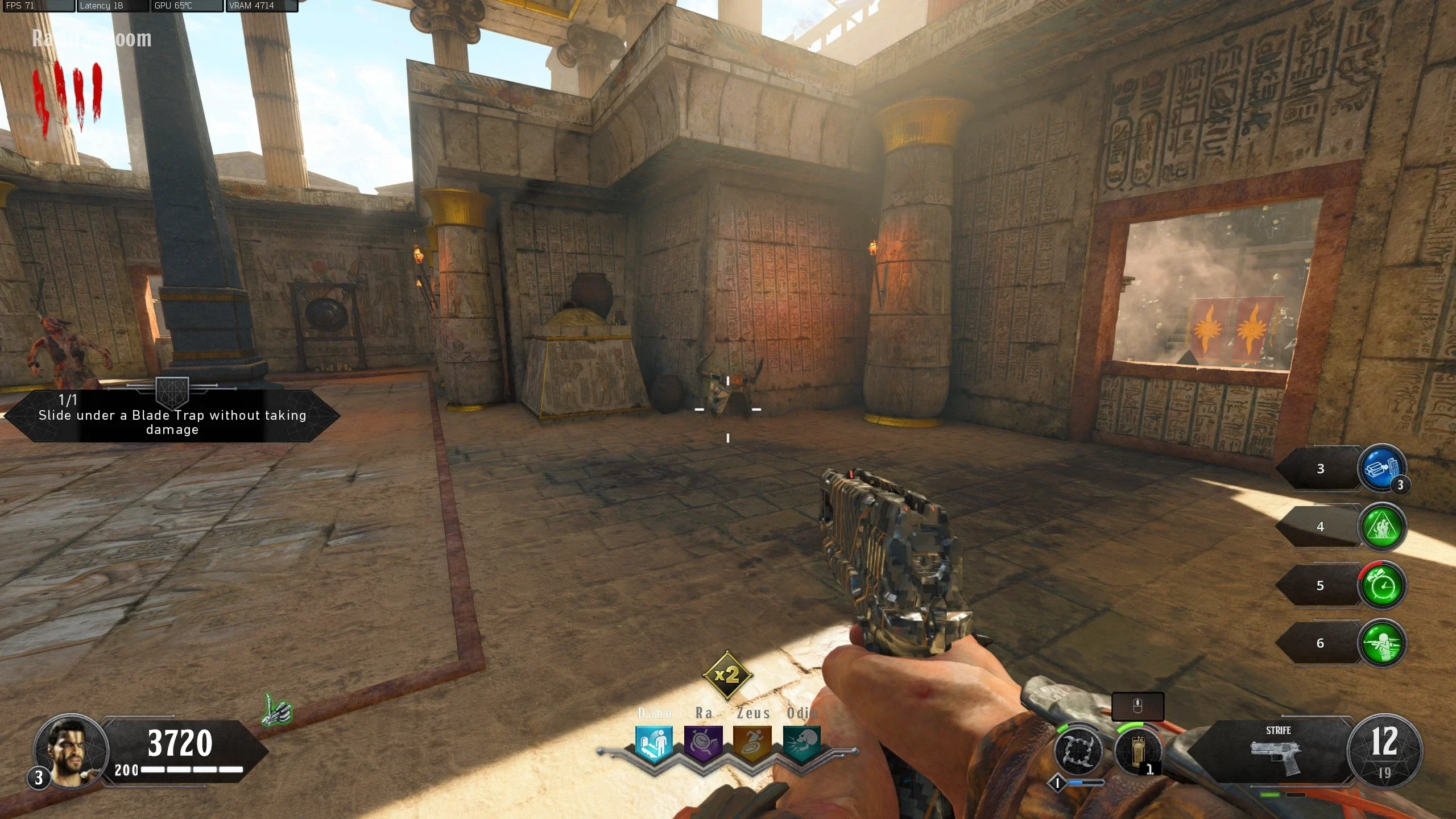
Task: Select the alarm clock elixir
Action: coord(1382,585)
